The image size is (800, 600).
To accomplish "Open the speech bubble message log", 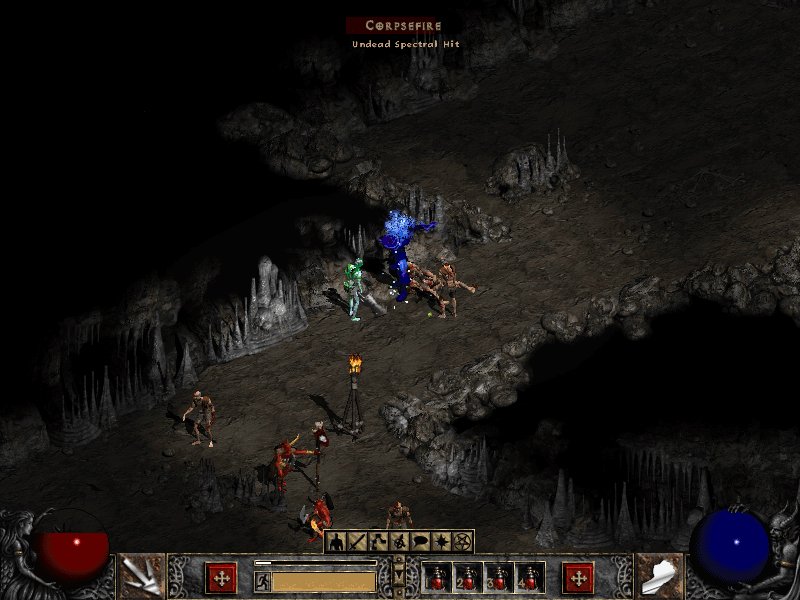I will coord(419,542).
